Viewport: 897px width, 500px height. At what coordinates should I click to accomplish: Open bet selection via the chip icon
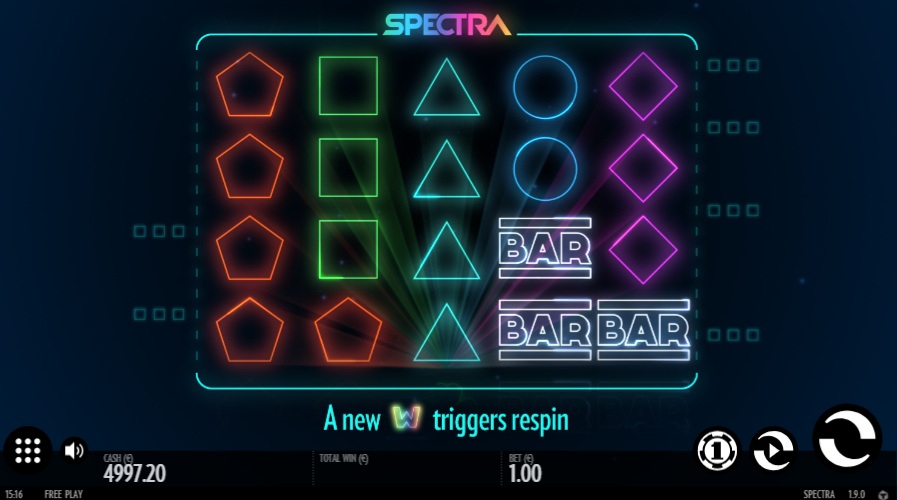tap(717, 450)
